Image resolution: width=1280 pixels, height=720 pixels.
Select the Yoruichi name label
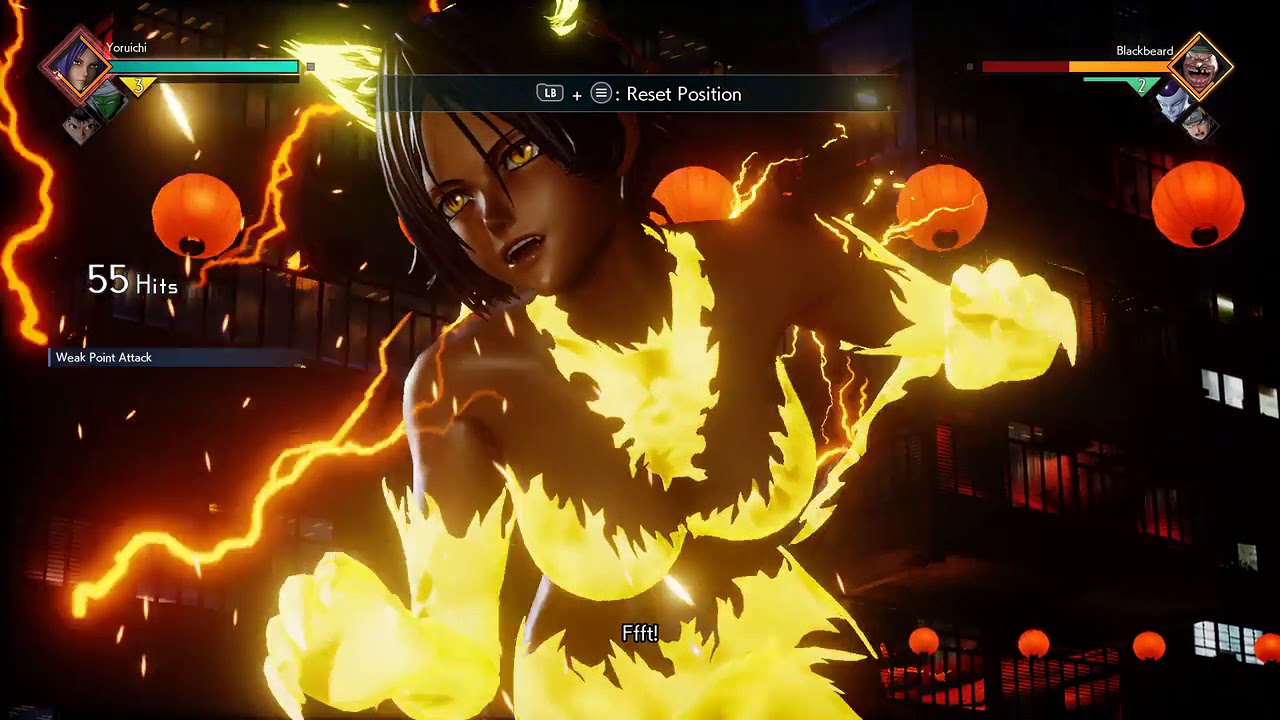(127, 47)
